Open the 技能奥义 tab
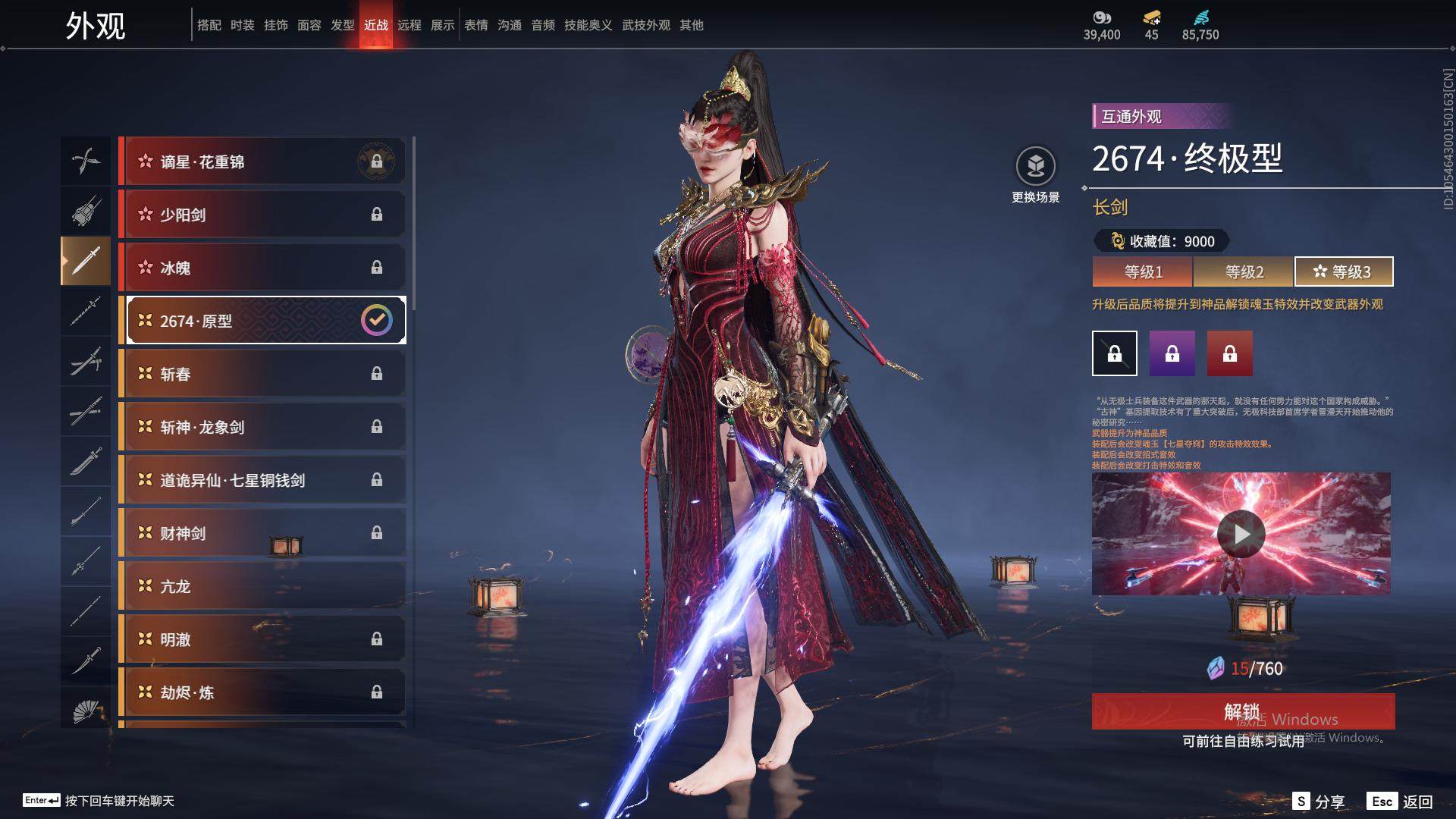This screenshot has height=819, width=1456. coord(588,25)
